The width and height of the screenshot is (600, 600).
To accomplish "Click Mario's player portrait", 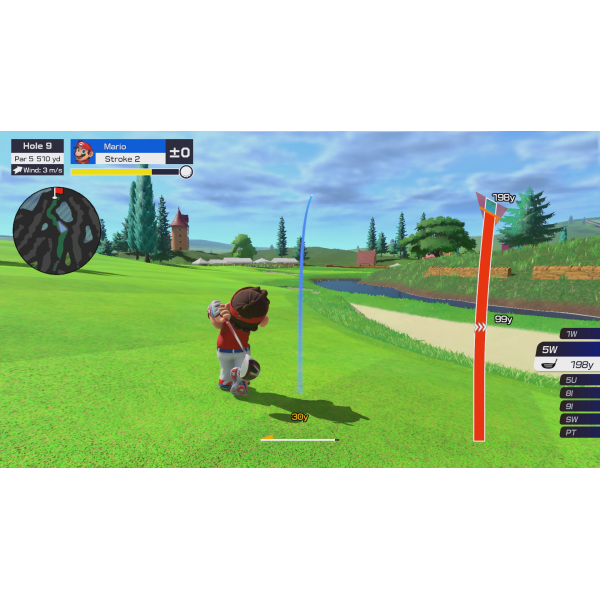I will tap(84, 152).
